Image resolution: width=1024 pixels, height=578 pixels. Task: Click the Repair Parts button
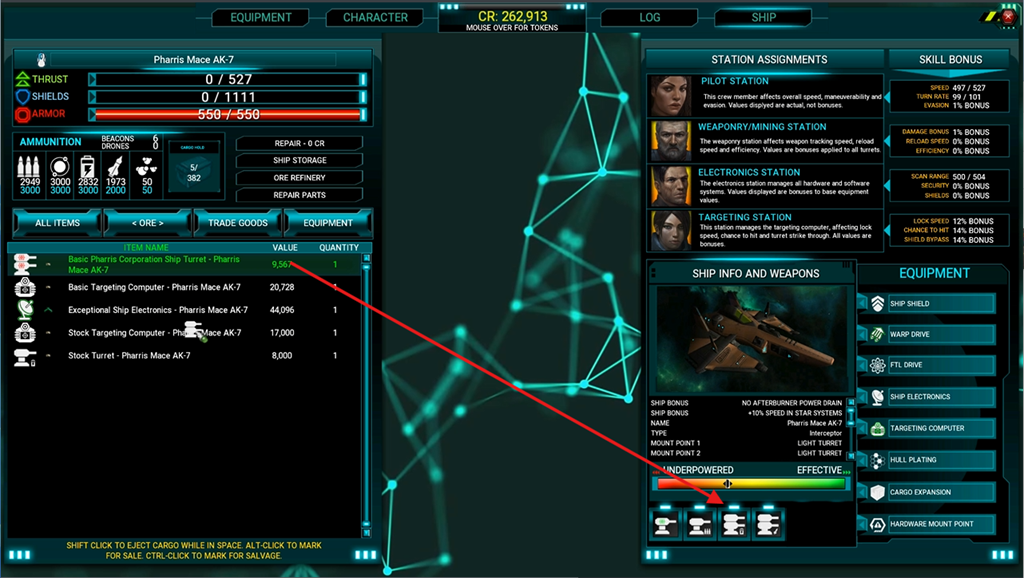click(x=300, y=195)
